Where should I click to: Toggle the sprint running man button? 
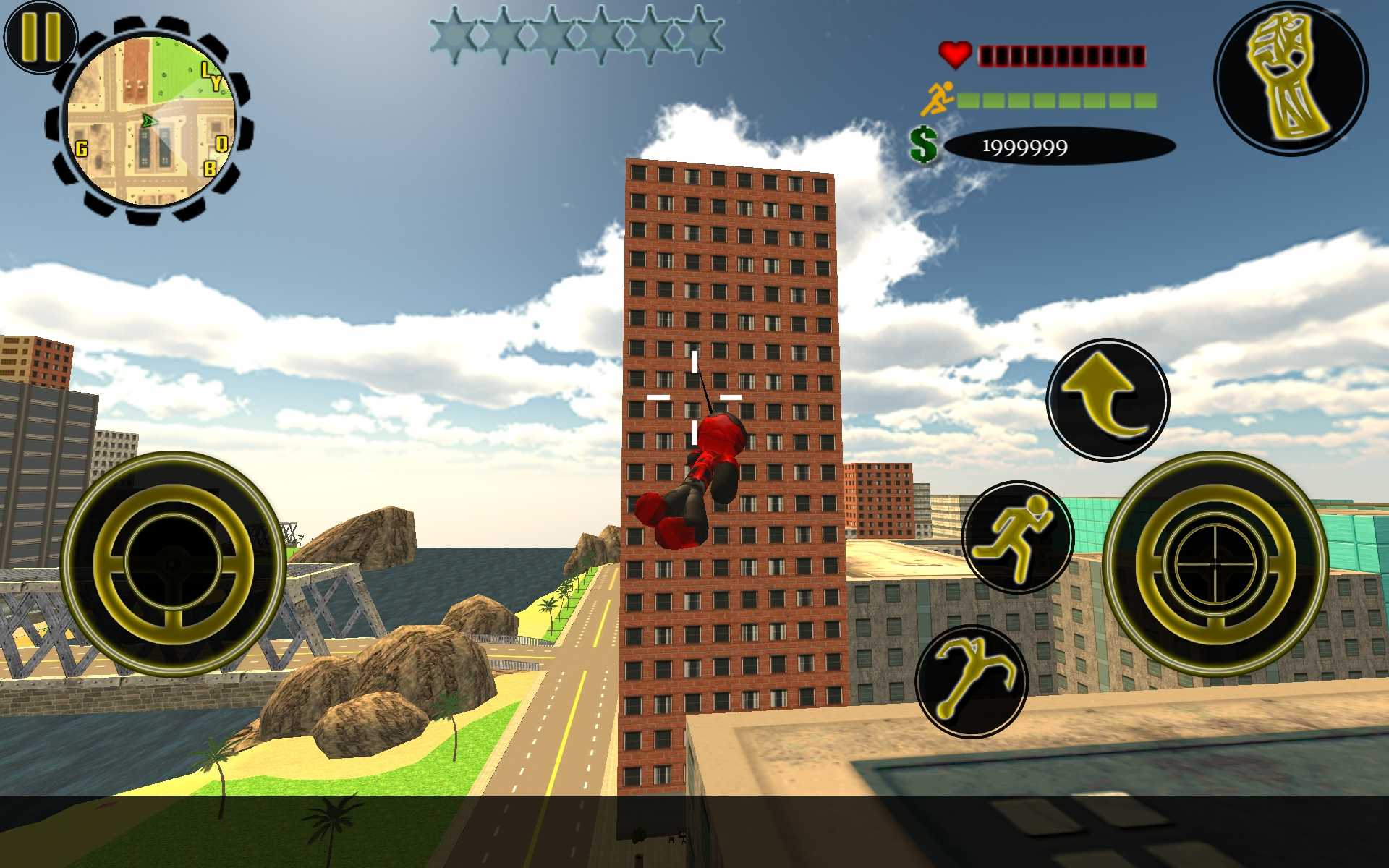coord(1017,537)
